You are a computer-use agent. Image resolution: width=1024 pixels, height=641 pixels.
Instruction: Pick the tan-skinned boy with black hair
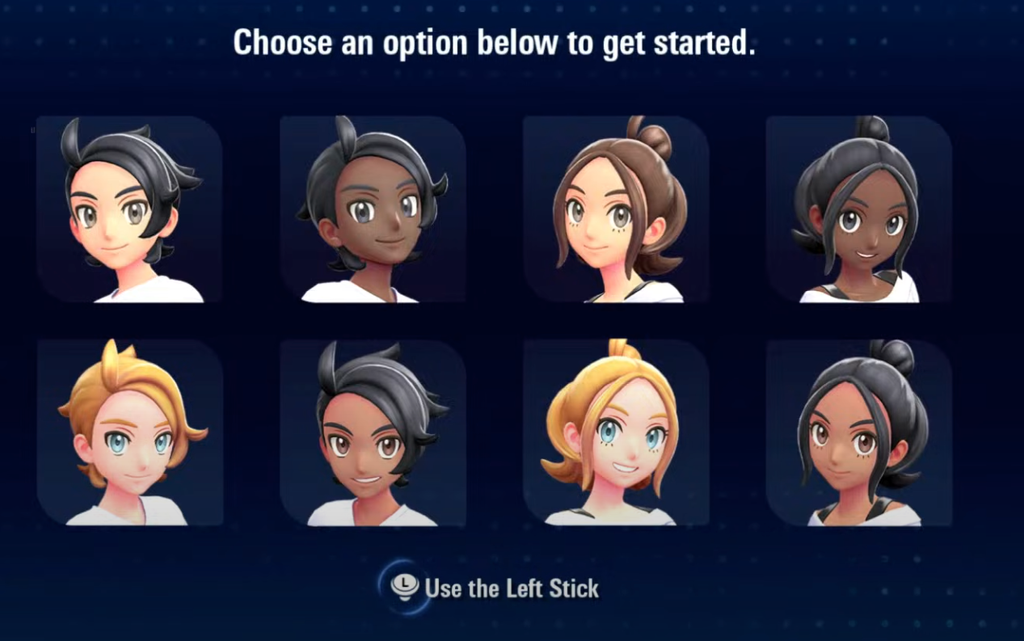click(x=372, y=434)
